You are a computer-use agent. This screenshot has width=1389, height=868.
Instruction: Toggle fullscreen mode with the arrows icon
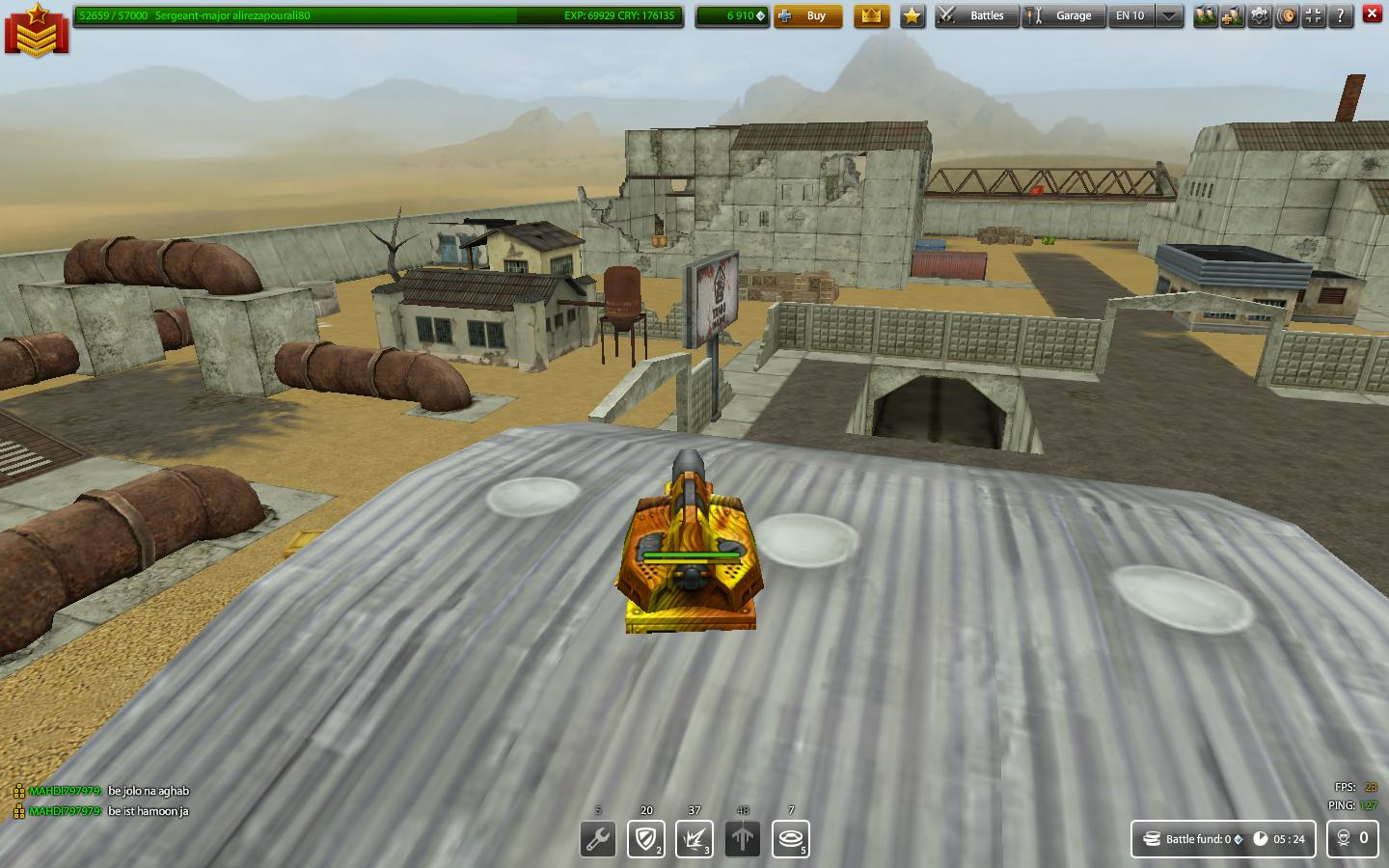pos(1314,16)
